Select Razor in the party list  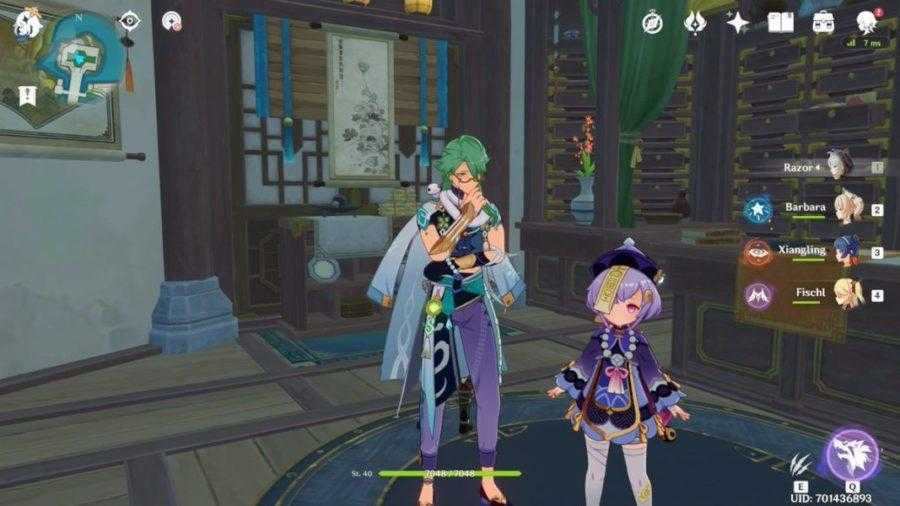836,168
